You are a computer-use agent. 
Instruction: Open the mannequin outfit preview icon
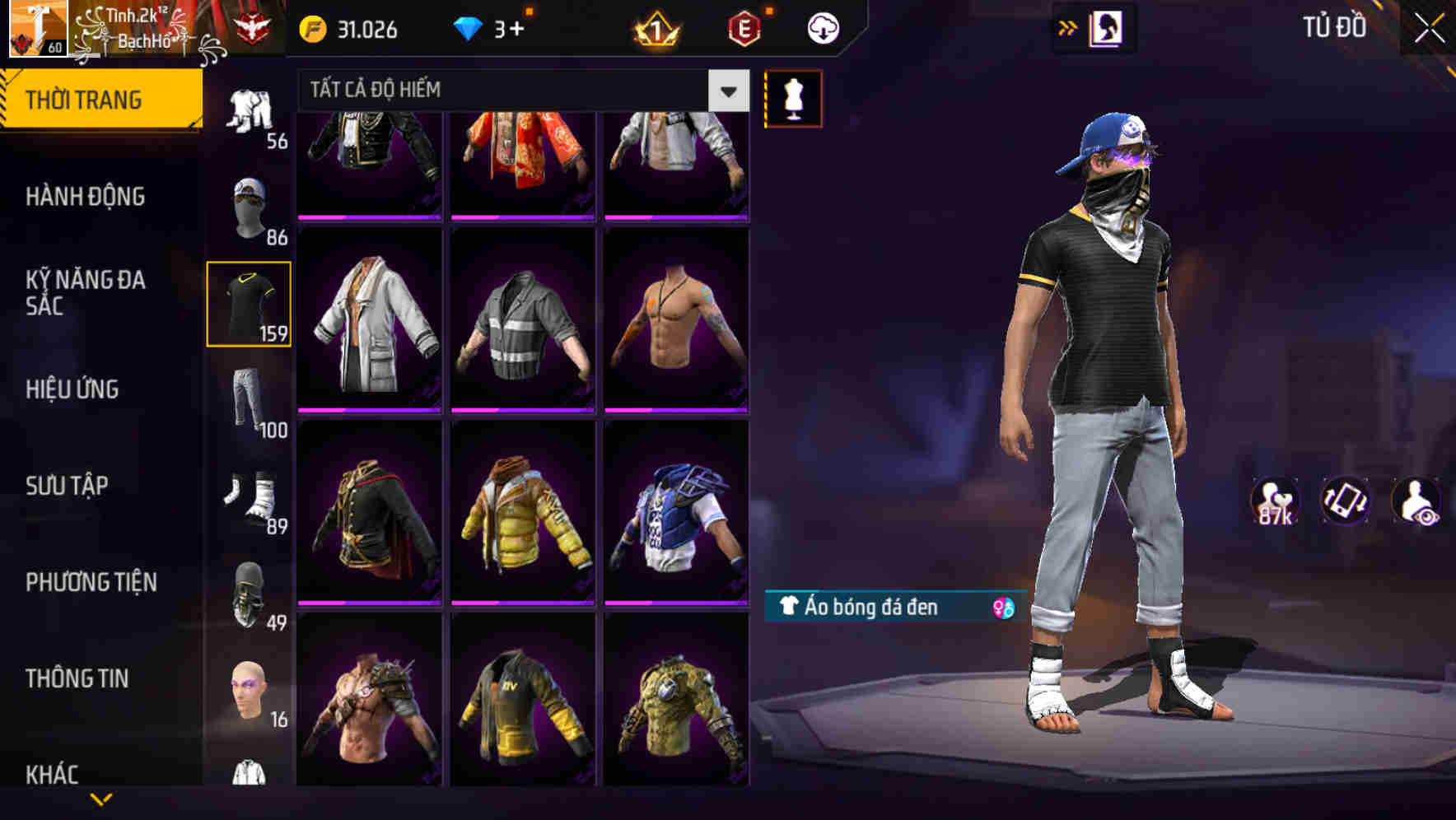(793, 99)
